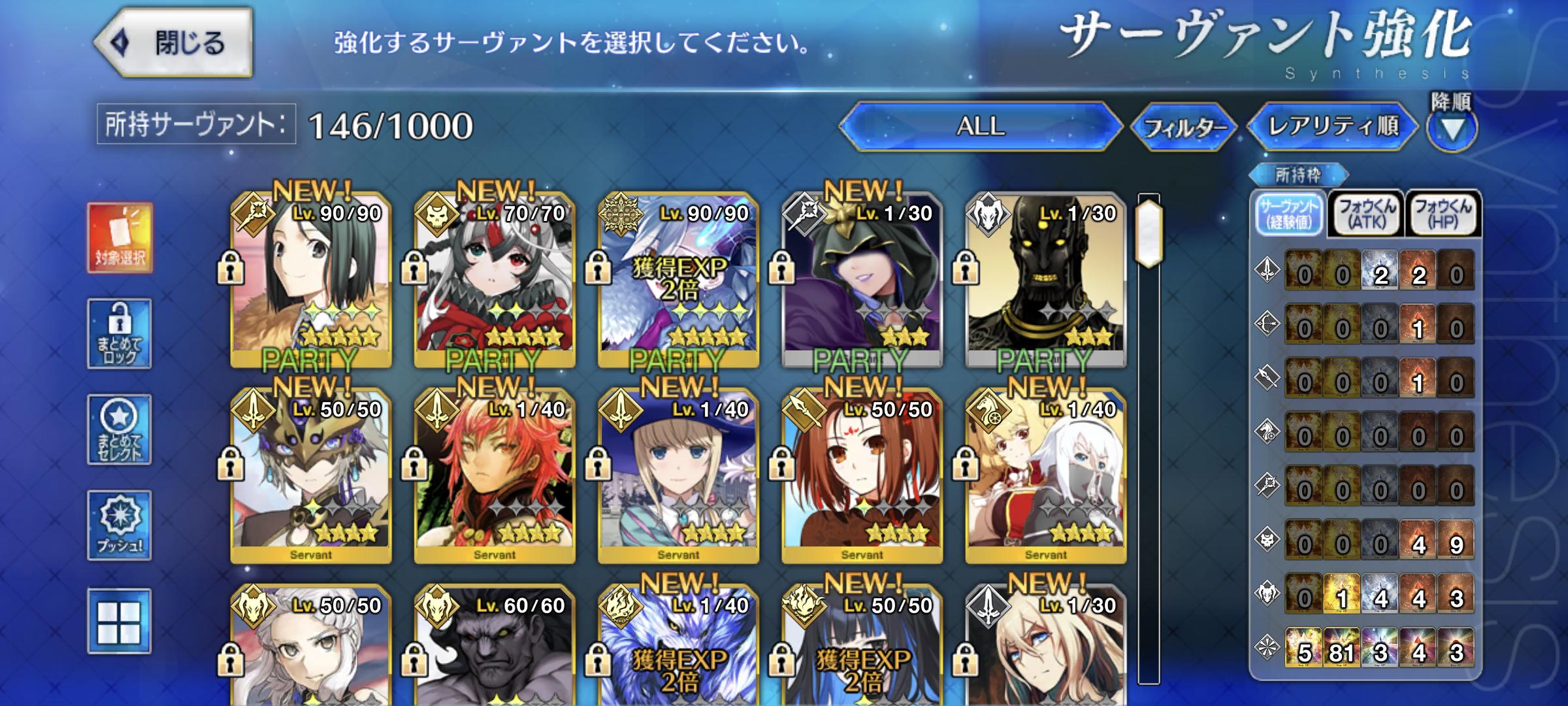Open the フィルター filter options

coord(1184,127)
